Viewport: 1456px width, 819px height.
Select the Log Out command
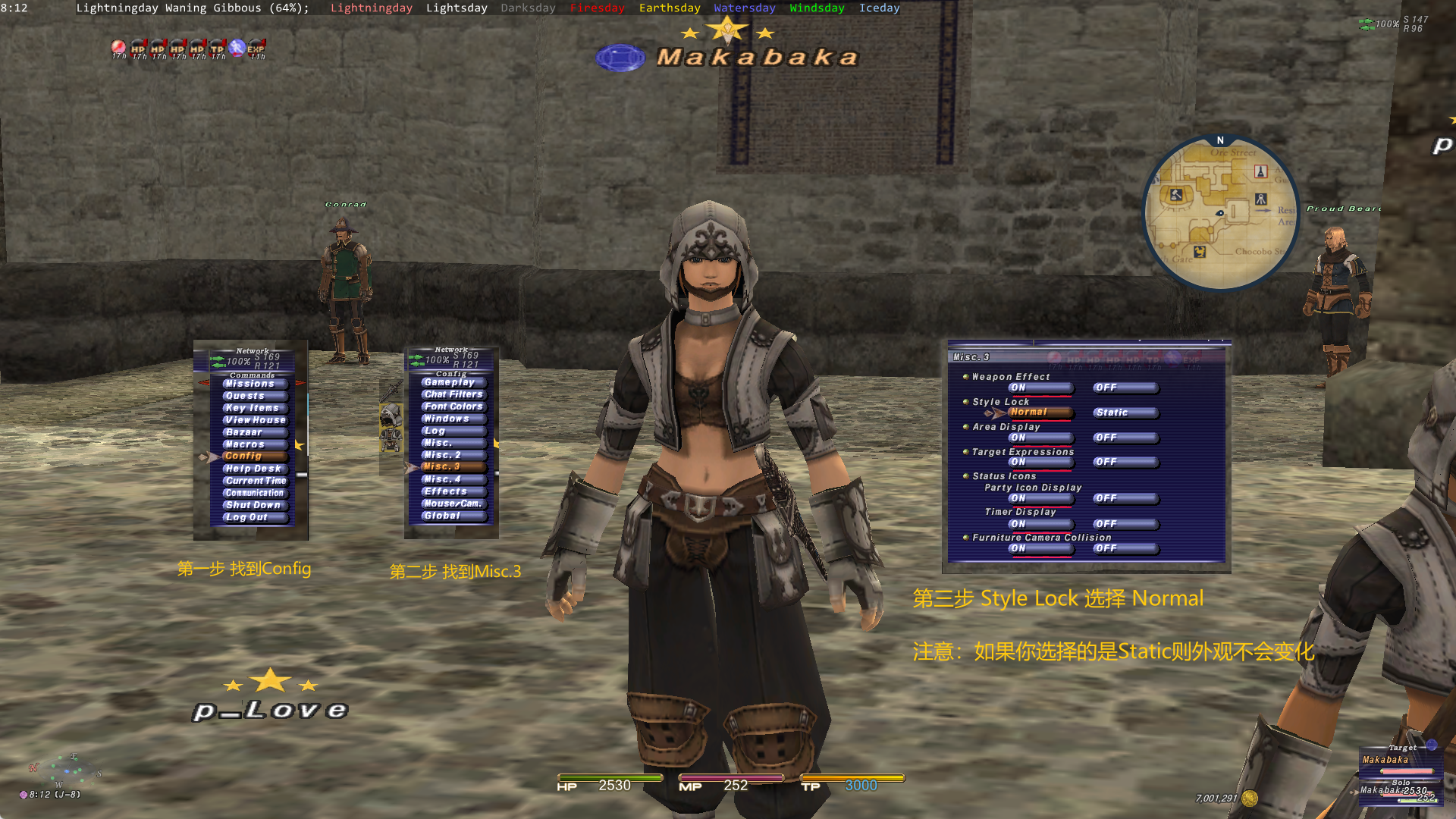pos(246,517)
